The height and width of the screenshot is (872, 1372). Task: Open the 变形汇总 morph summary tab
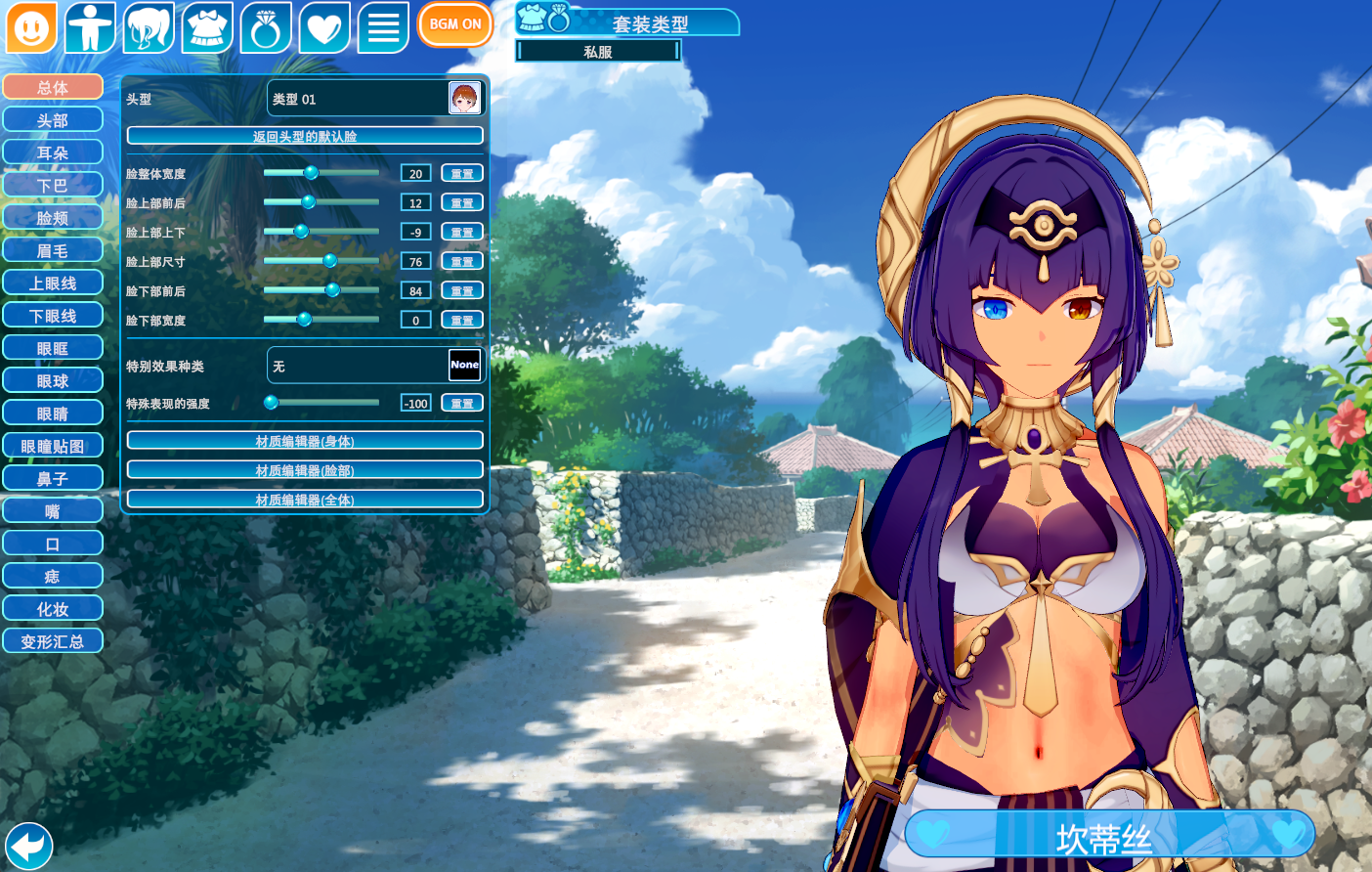53,641
